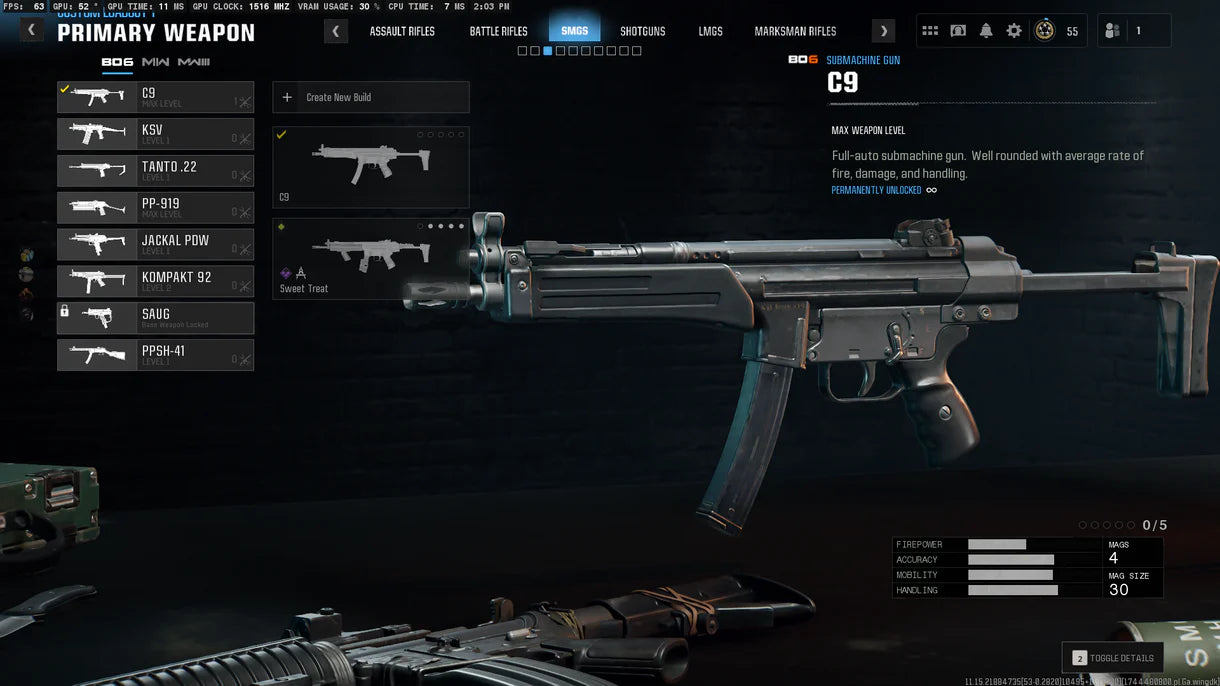Open the notifications bell
Viewport: 1220px width, 686px height.
point(986,31)
